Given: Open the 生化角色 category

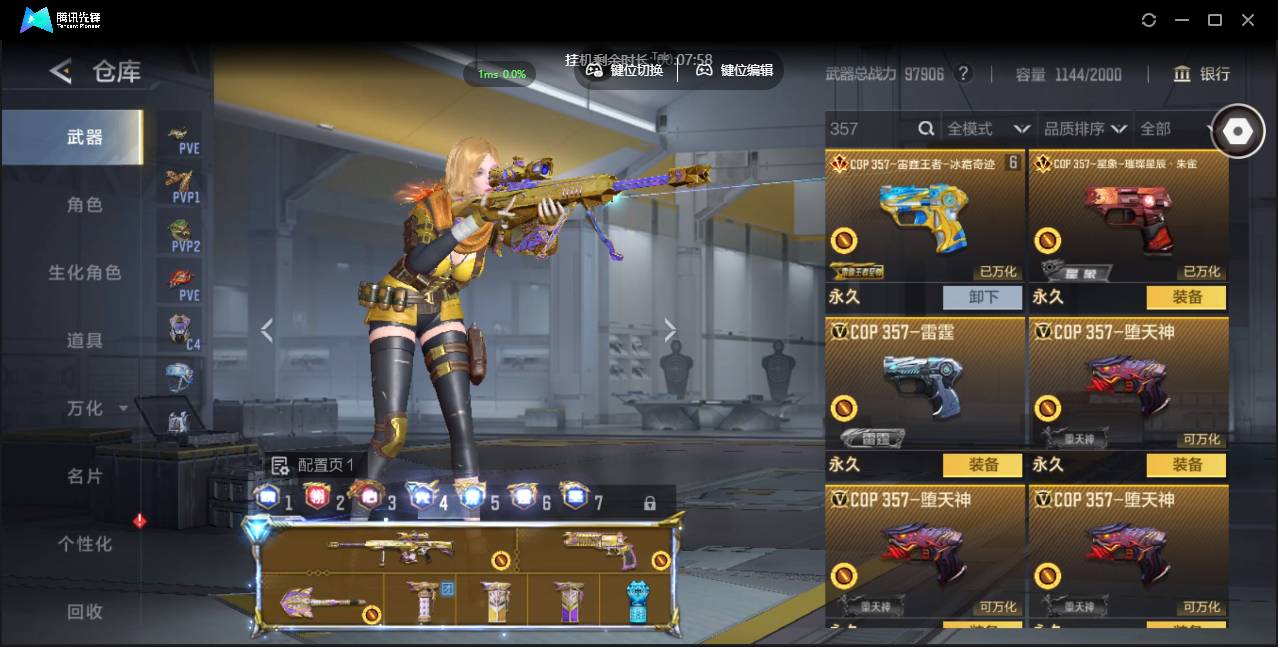Looking at the screenshot, I should tap(85, 273).
